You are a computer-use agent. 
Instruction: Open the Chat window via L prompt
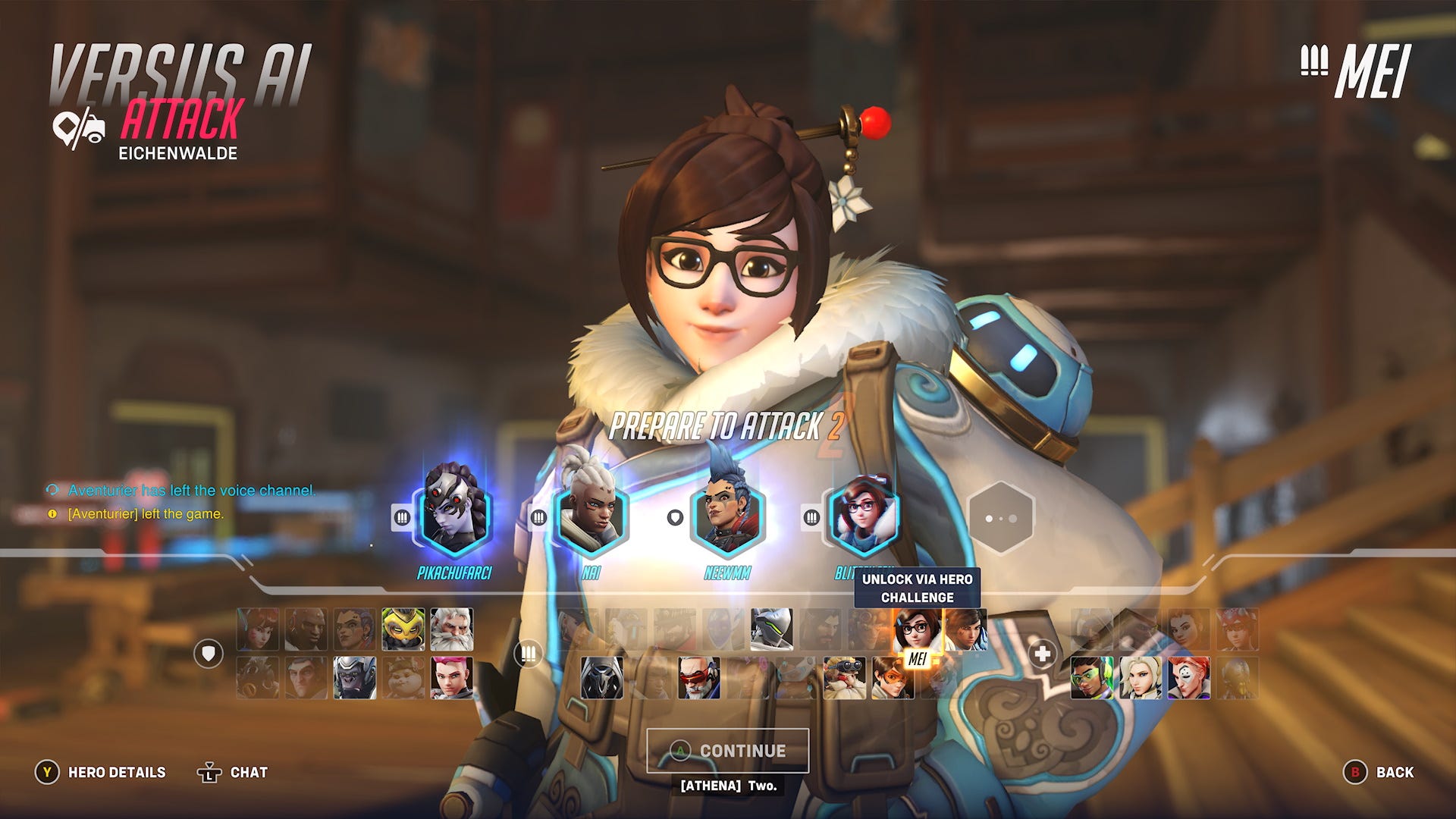[x=231, y=772]
